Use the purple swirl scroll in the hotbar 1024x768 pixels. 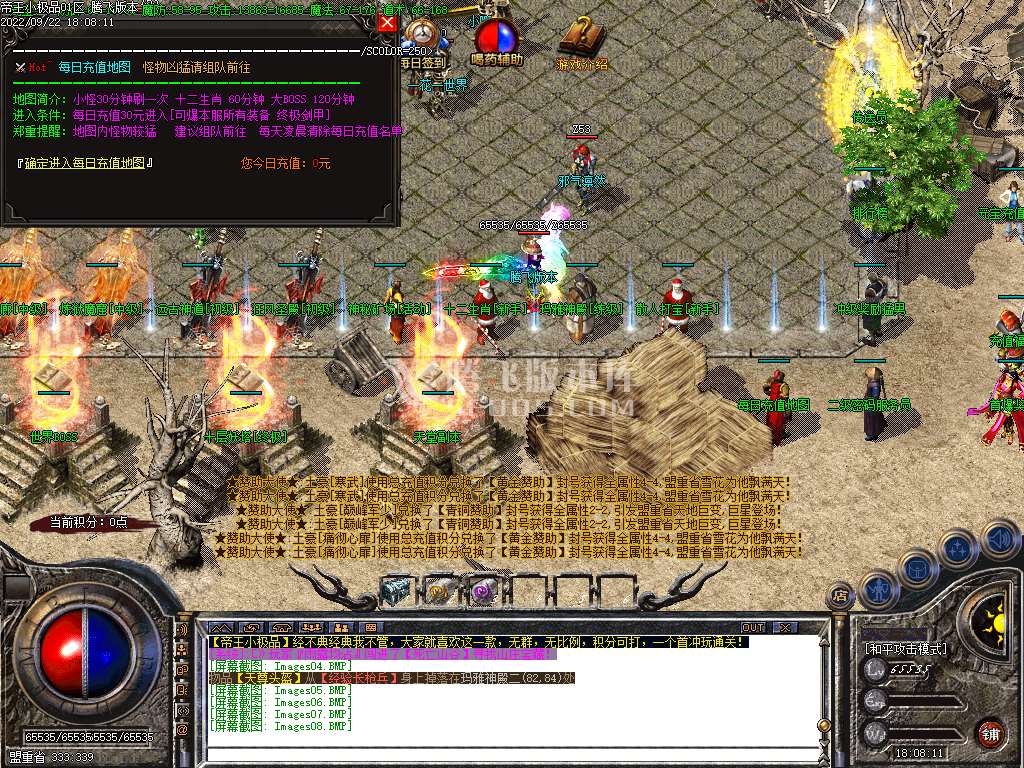(x=484, y=591)
